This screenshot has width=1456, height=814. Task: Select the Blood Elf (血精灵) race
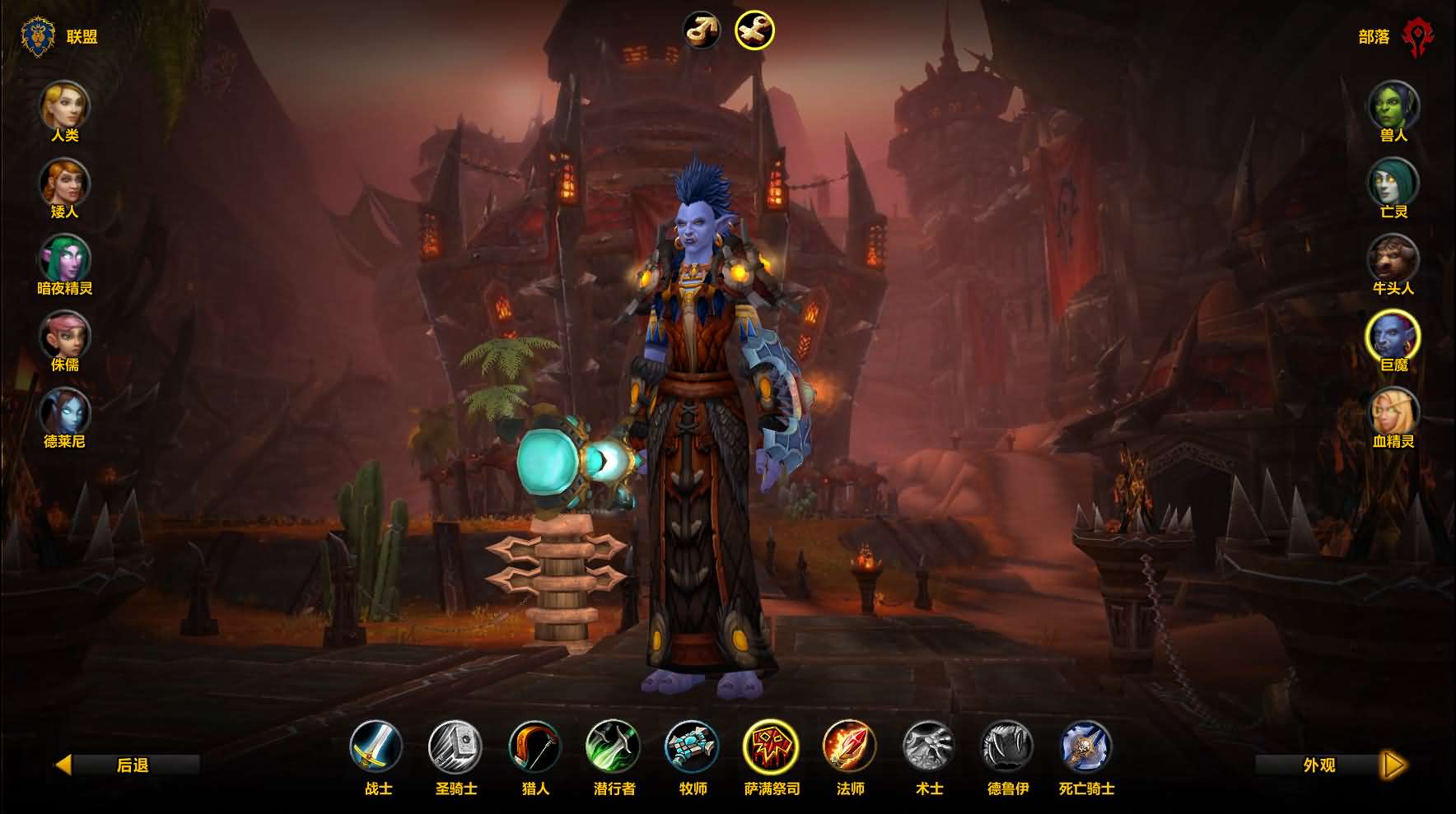click(1393, 412)
